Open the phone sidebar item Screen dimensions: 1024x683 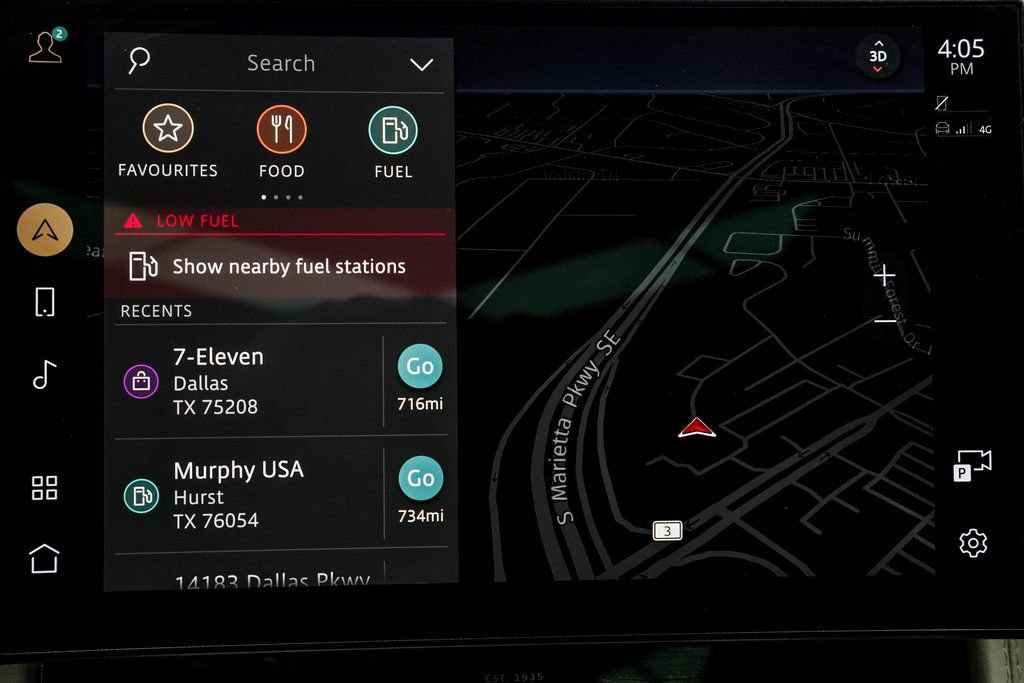pos(45,301)
